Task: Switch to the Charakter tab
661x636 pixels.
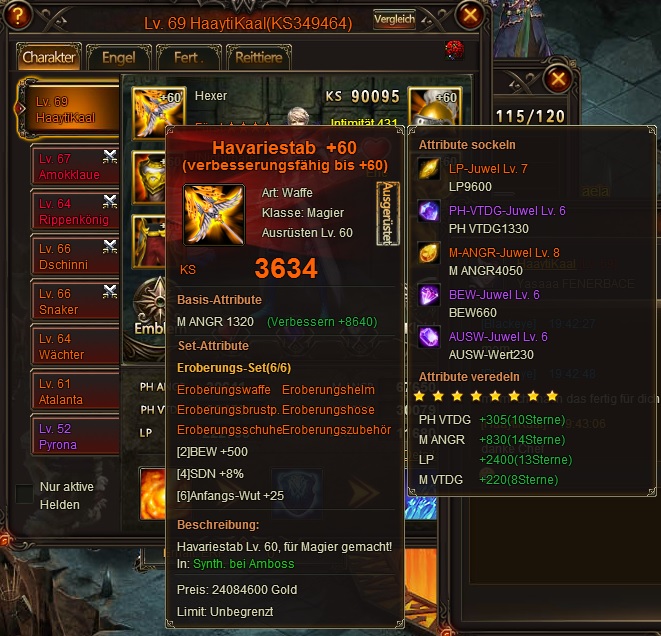Action: click(49, 57)
